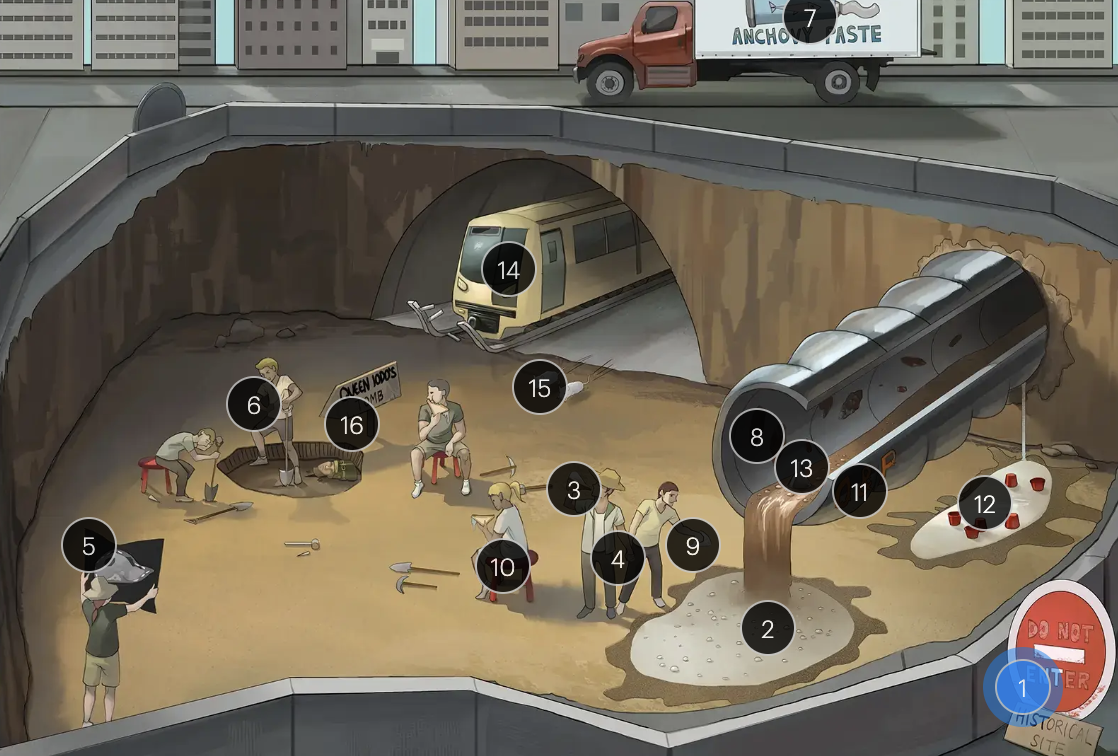This screenshot has width=1118, height=756.
Task: Select hotspot number 2 on the puddle
Action: tap(768, 629)
